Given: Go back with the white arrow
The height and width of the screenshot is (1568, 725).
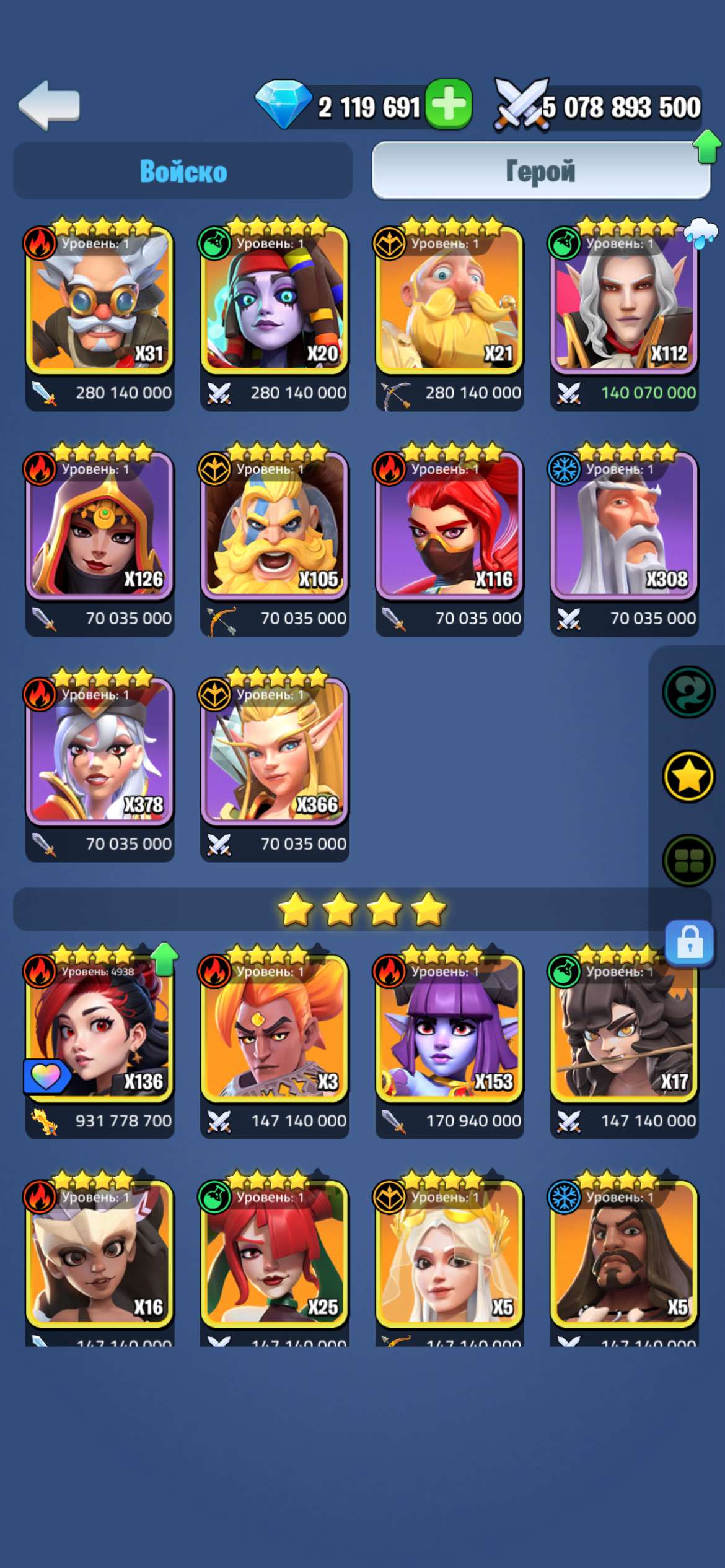Looking at the screenshot, I should tap(50, 105).
